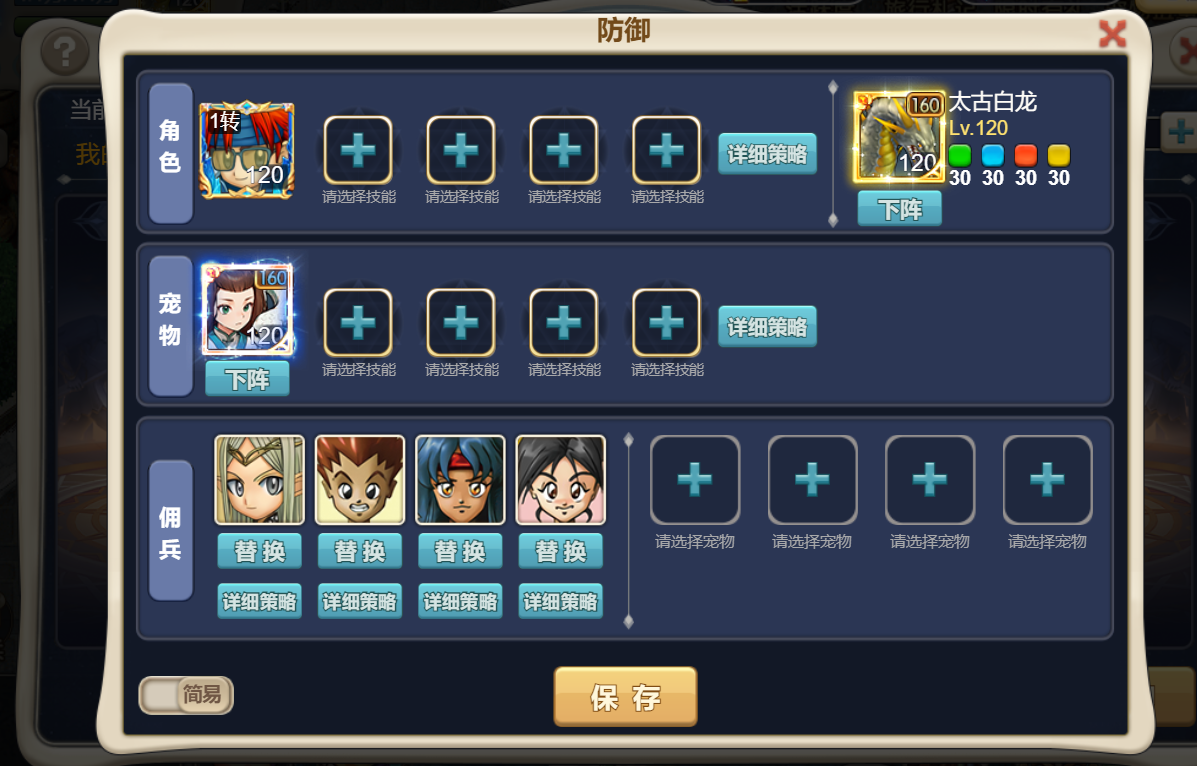Open 详细策略 for the 角色 row

[767, 154]
